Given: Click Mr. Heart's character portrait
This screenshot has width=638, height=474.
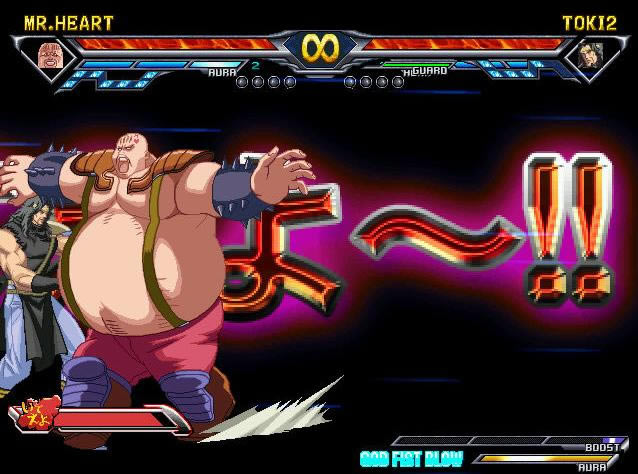Looking at the screenshot, I should [x=48, y=55].
